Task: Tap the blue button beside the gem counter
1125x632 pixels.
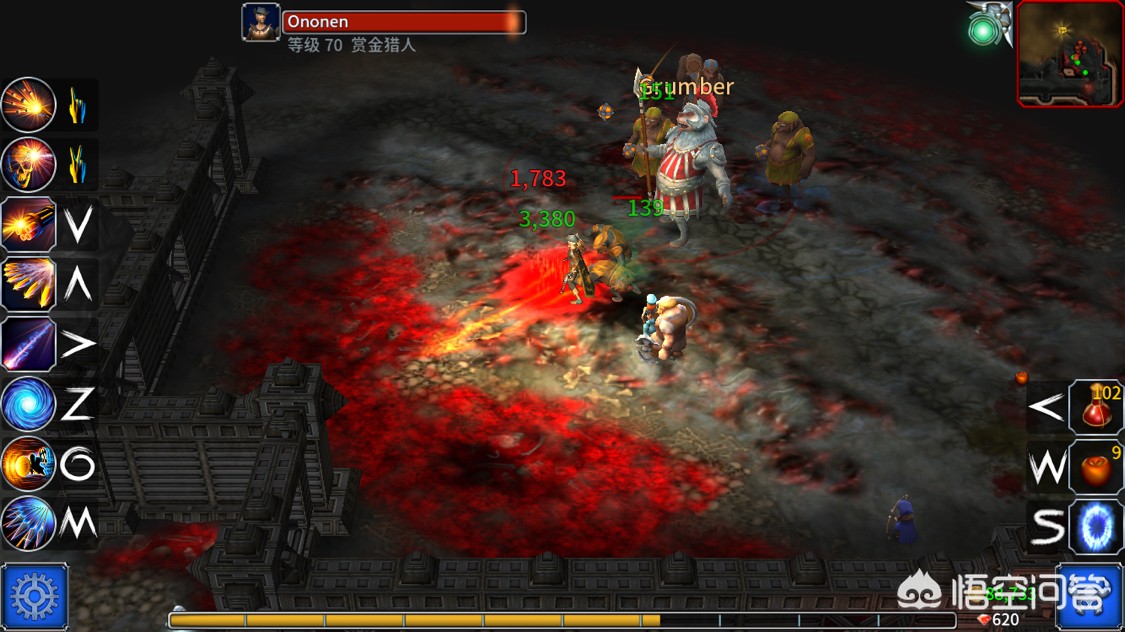Action: (x=1089, y=598)
